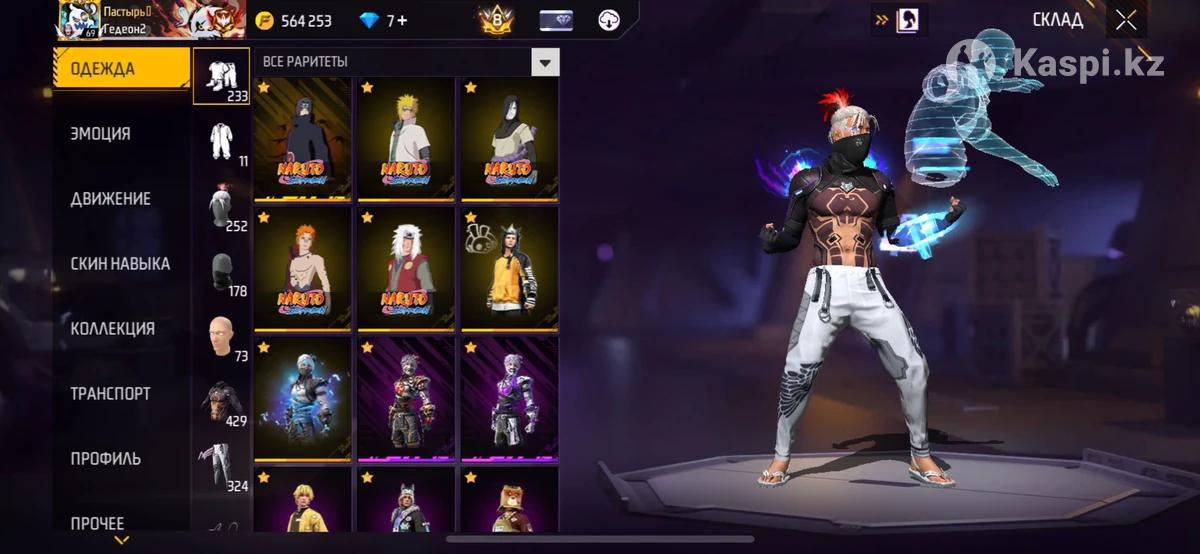The width and height of the screenshot is (1200, 554).
Task: Open the Коллекция category
Action: coord(112,329)
